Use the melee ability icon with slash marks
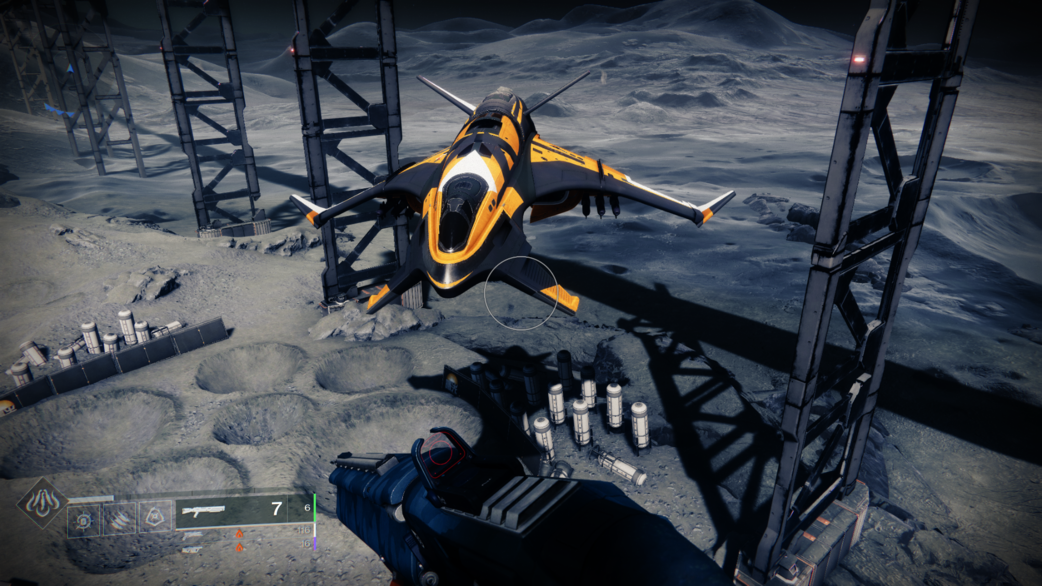 coord(119,519)
